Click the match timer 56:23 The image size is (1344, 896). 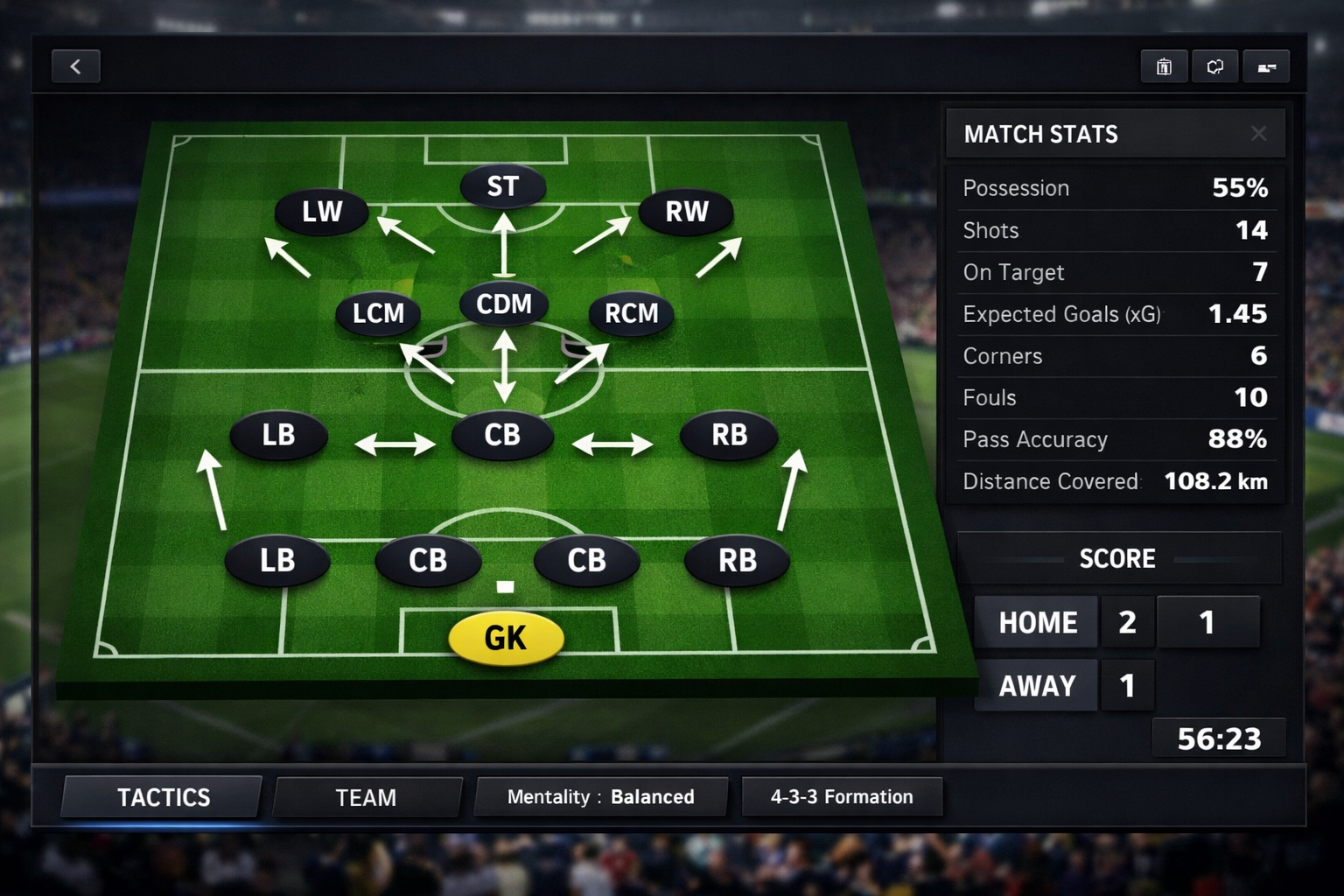click(1219, 738)
